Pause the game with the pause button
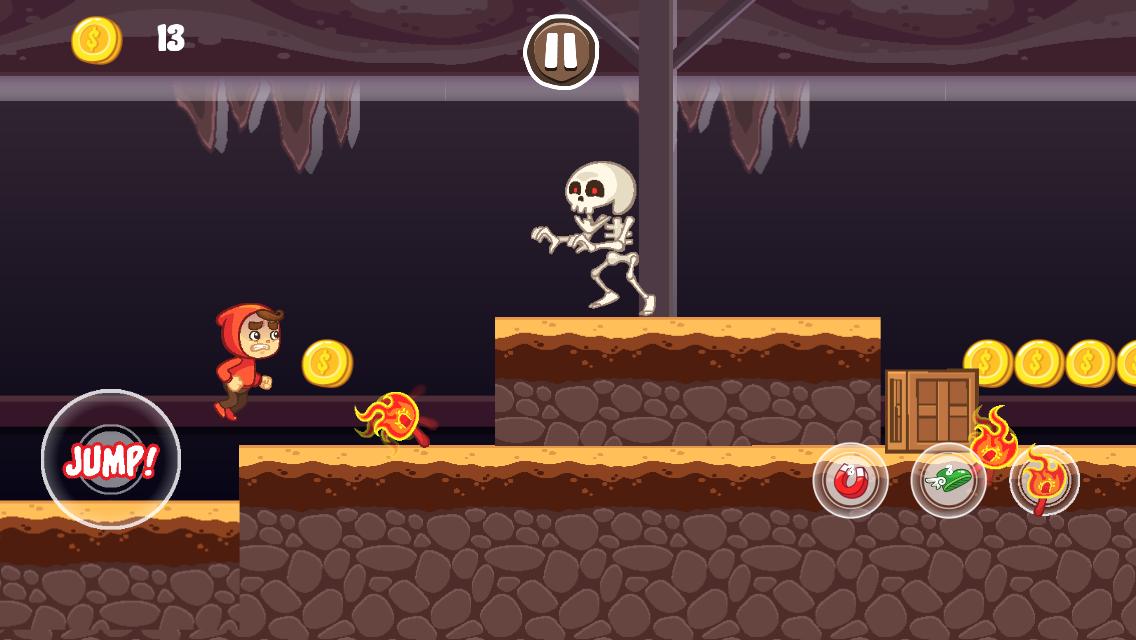1136x640 pixels. click(x=561, y=51)
